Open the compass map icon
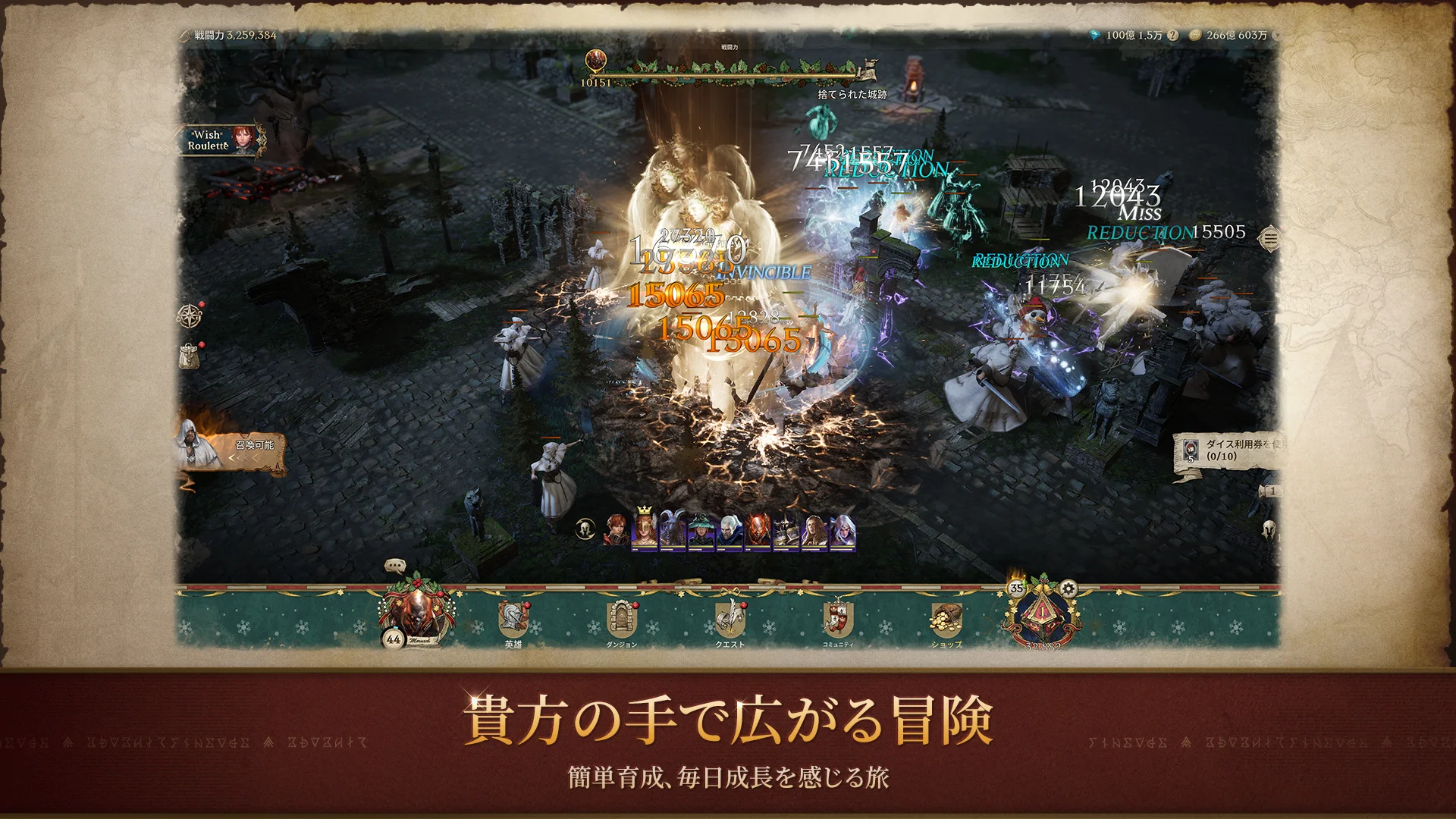Screen dimensions: 1456x819 coord(190,315)
